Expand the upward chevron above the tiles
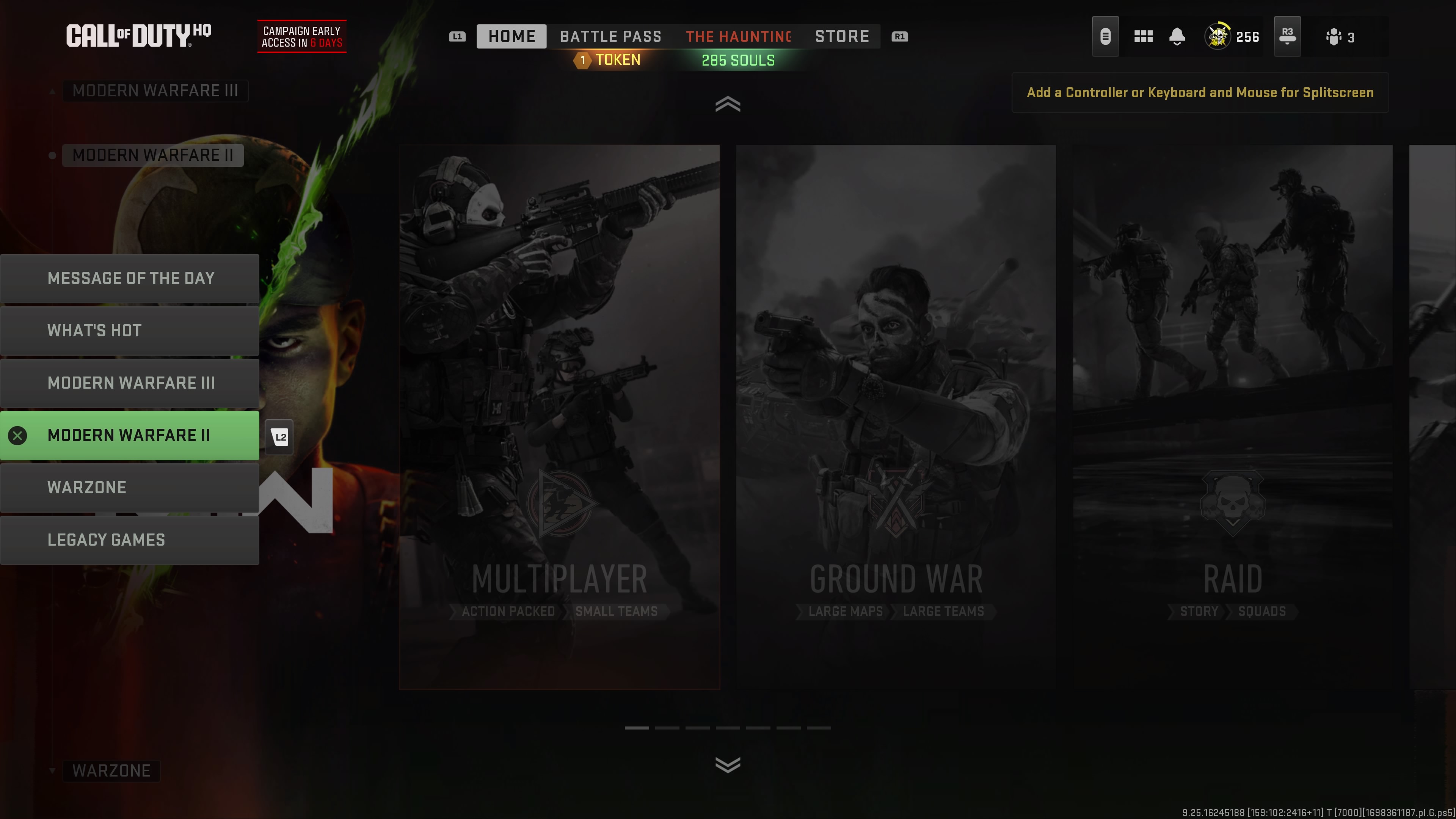This screenshot has width=1456, height=819. point(728,104)
